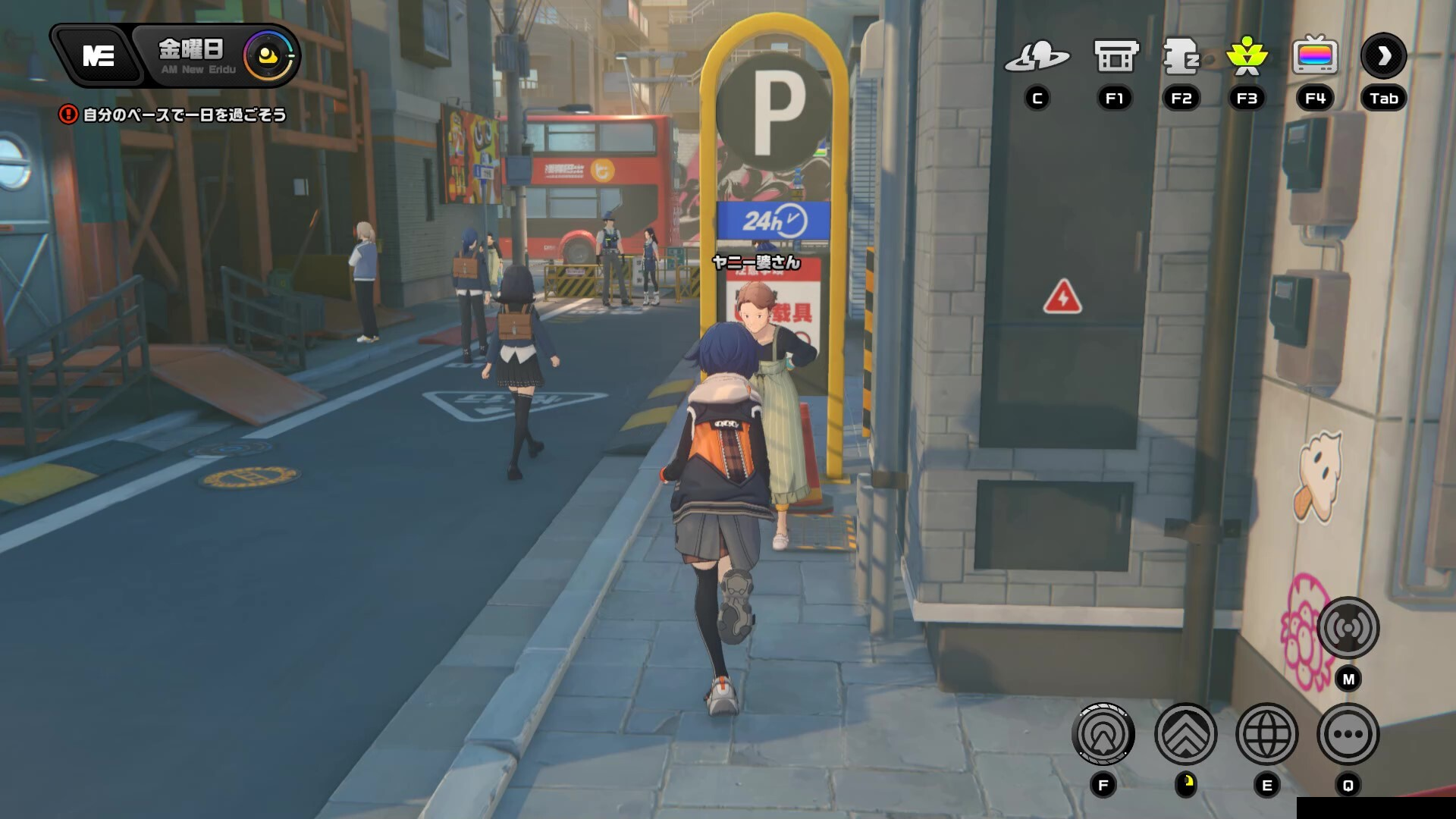1456x819 pixels.
Task: Open the storefront icon menu
Action: (1115, 56)
